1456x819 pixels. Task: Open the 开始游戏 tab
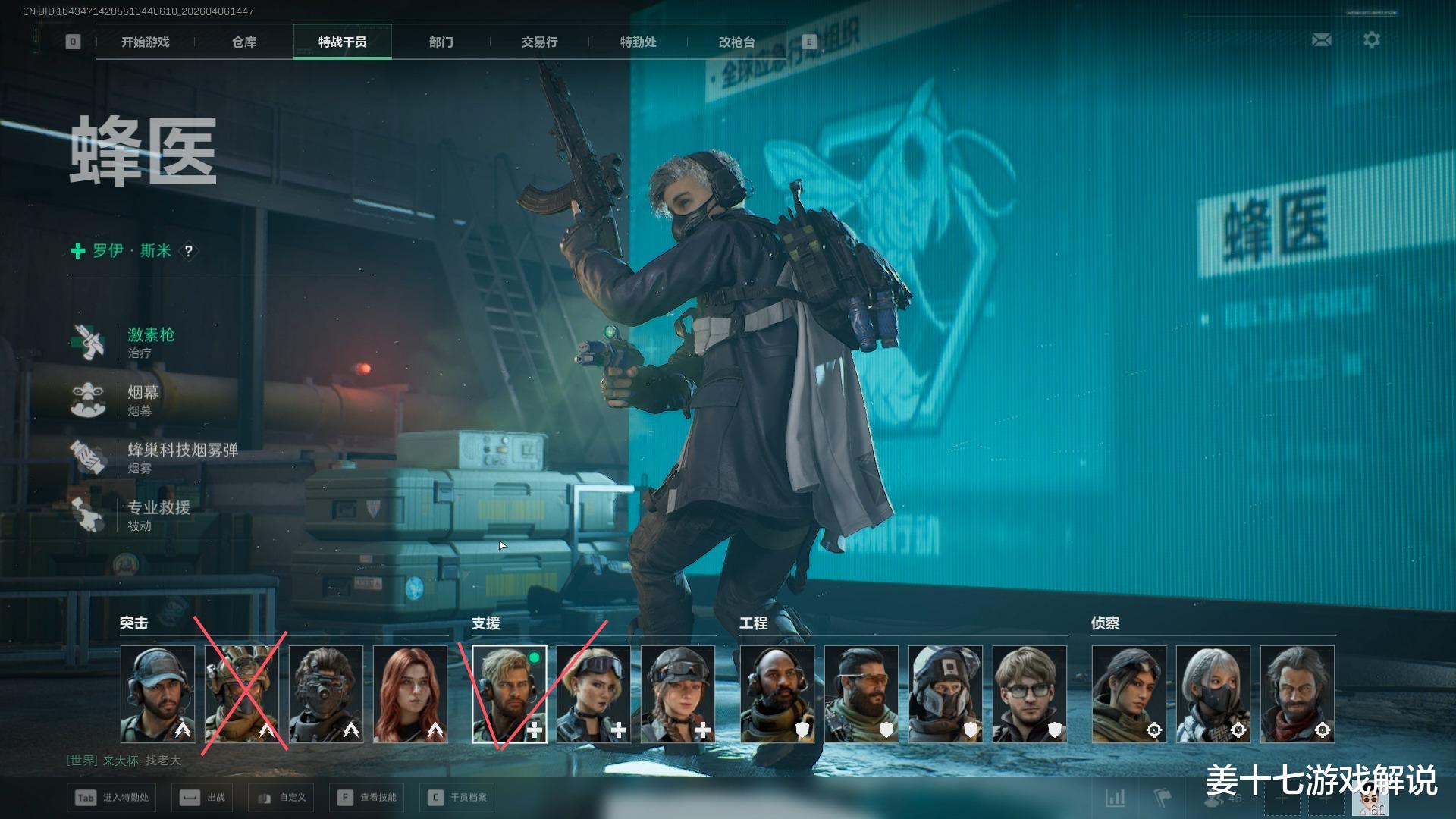pyautogui.click(x=145, y=42)
